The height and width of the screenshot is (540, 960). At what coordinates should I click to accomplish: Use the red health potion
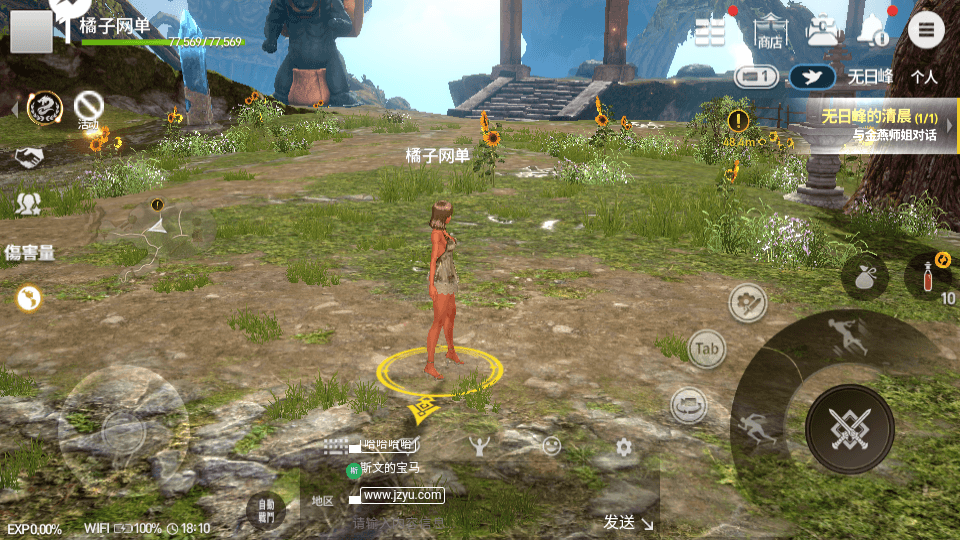pyautogui.click(x=929, y=275)
